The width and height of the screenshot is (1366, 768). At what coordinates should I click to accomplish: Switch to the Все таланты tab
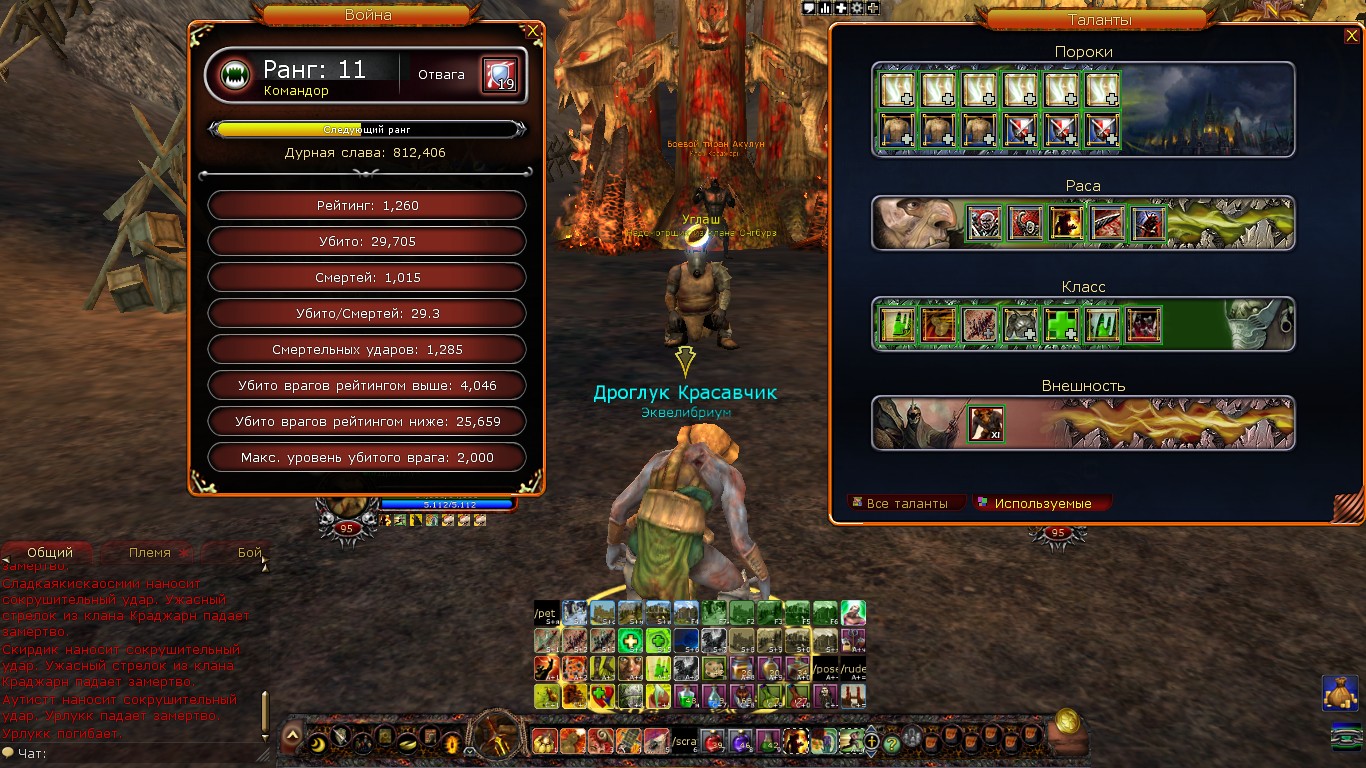[906, 503]
